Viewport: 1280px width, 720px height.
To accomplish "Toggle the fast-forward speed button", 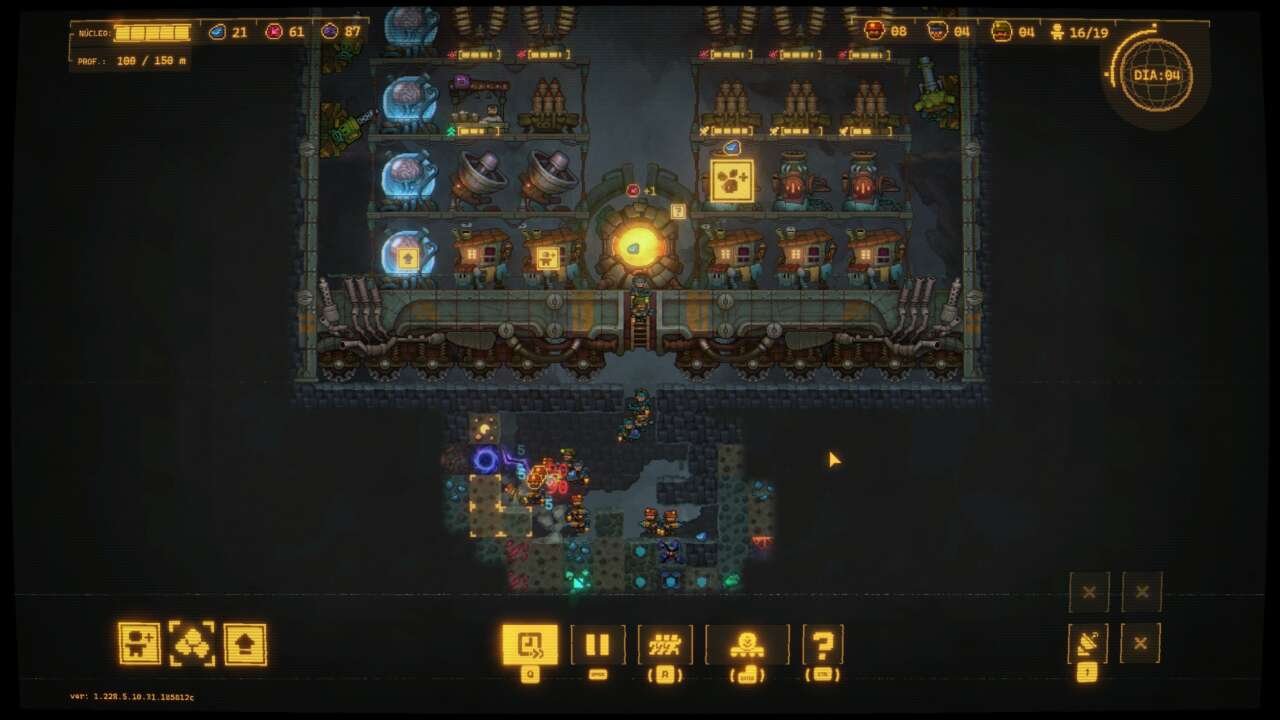I will pyautogui.click(x=530, y=644).
